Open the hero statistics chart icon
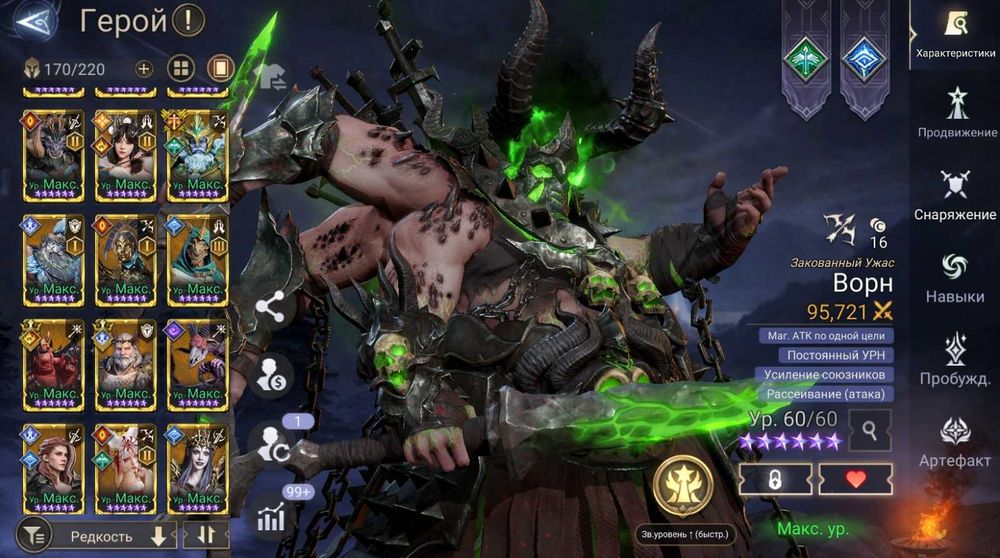 (271, 516)
